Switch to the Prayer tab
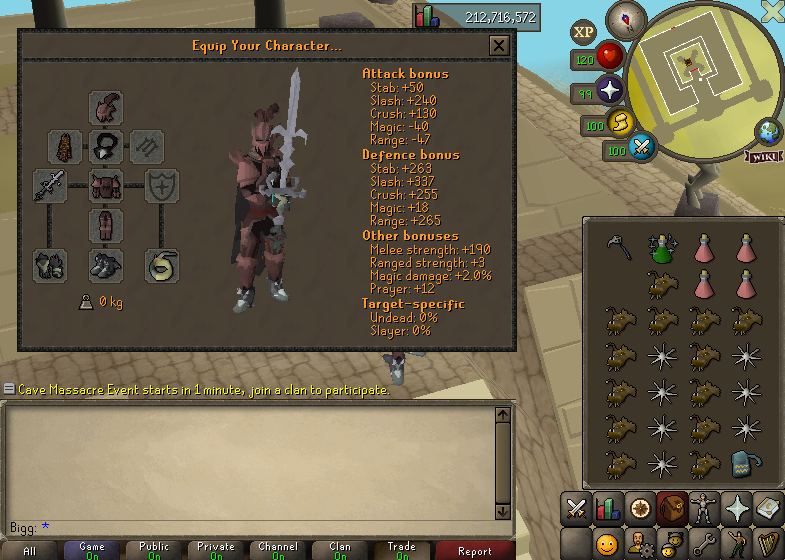Viewport: 785px width, 560px height. point(737,509)
